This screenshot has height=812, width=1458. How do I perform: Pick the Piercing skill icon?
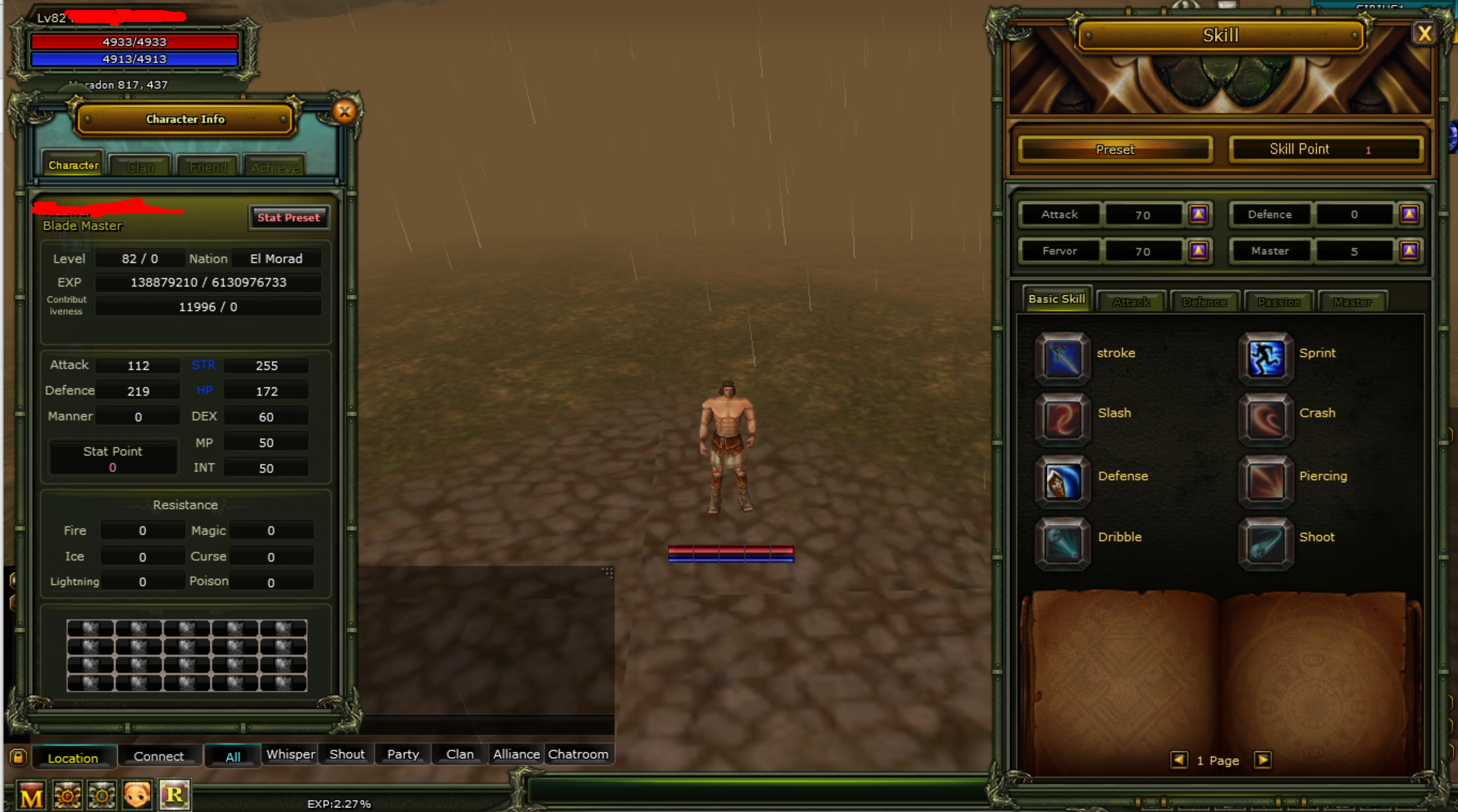point(1266,482)
